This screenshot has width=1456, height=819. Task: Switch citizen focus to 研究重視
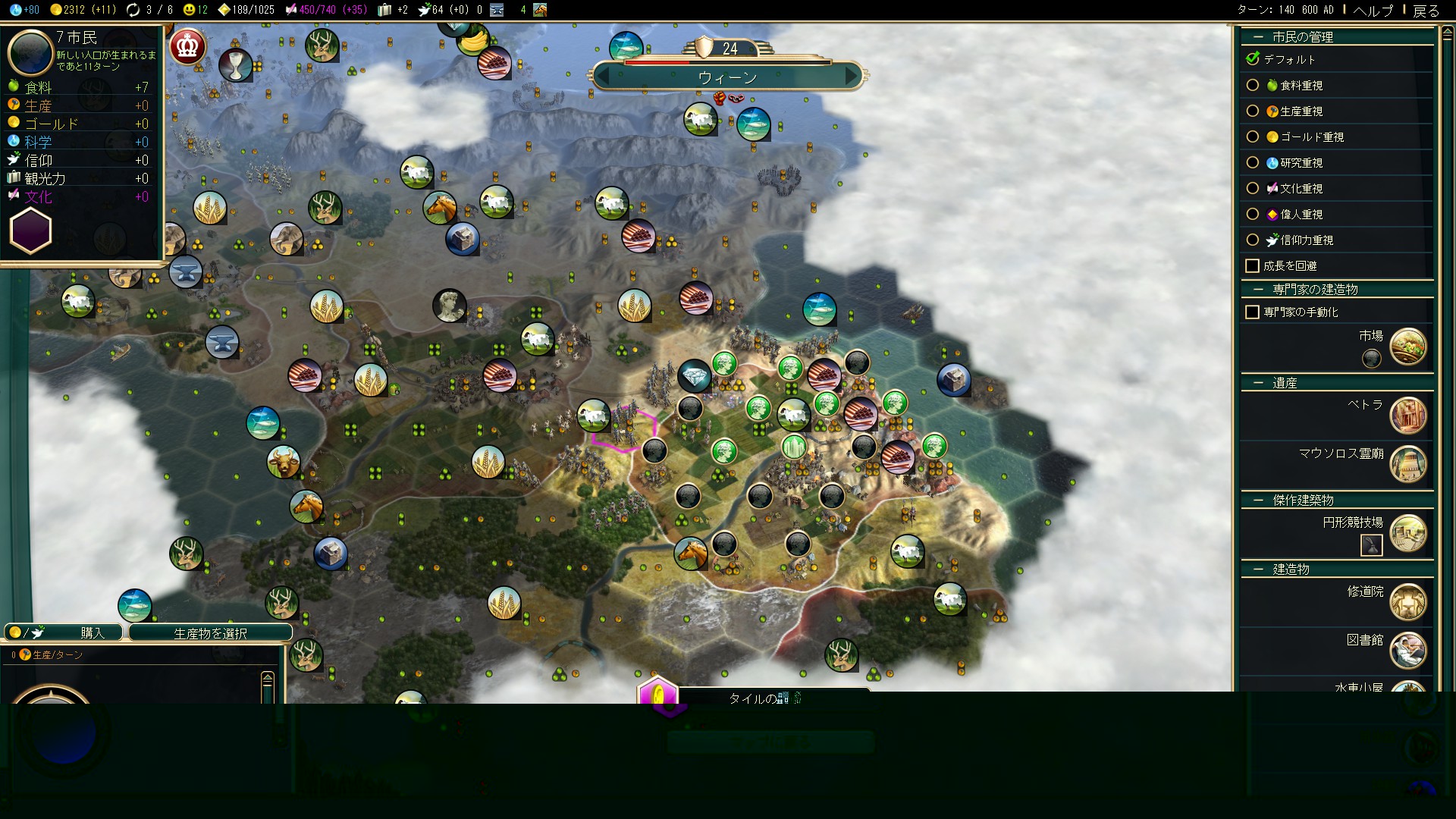[1253, 163]
